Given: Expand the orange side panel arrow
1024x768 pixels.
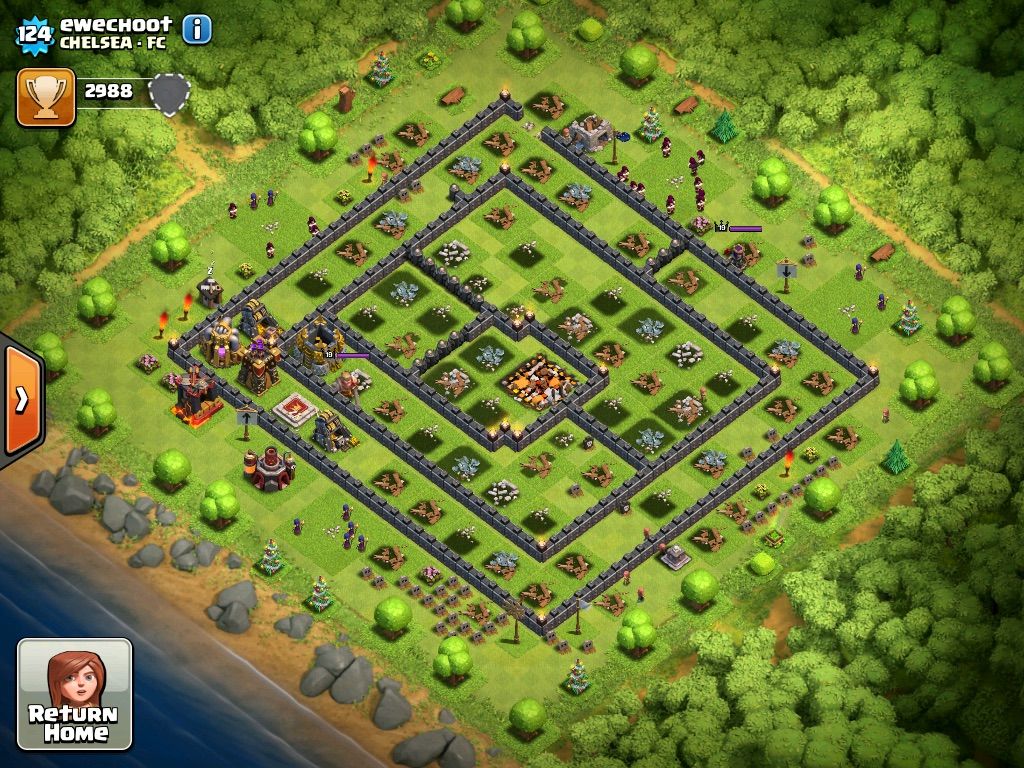Looking at the screenshot, I should point(22,399).
